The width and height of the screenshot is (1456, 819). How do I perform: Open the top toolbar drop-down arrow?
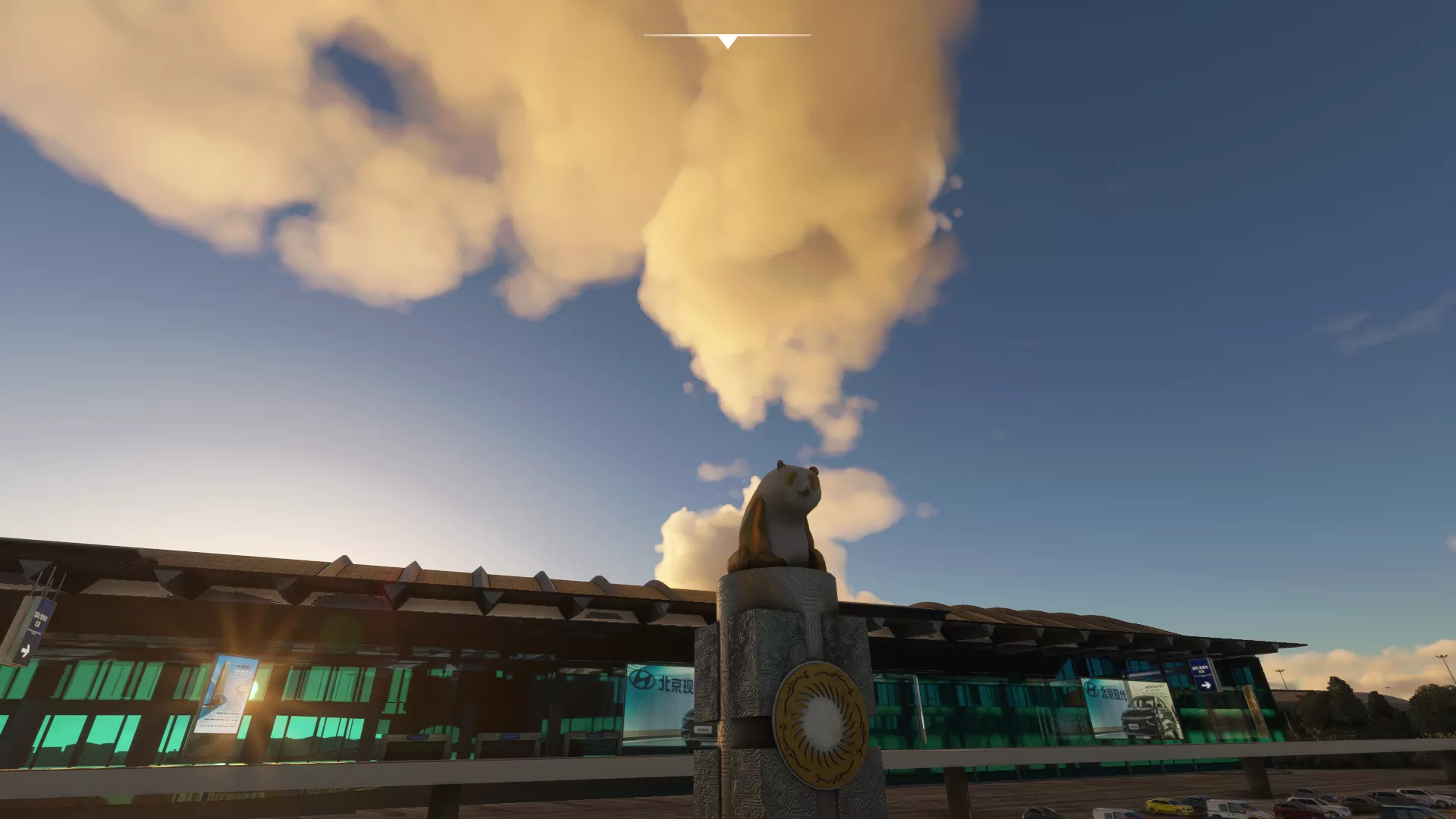tap(727, 42)
